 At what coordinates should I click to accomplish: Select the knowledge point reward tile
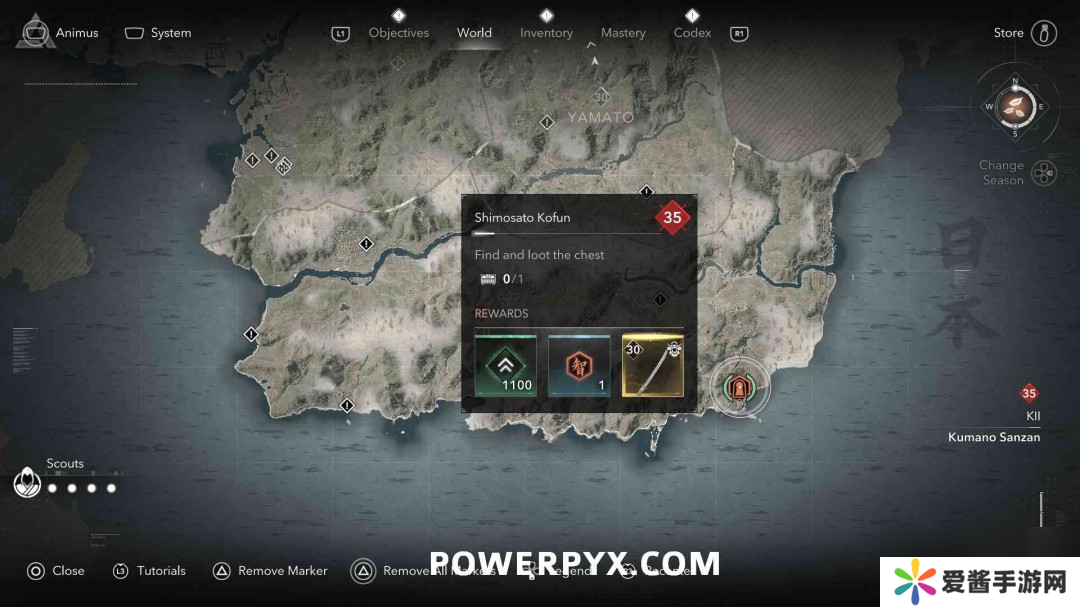579,366
